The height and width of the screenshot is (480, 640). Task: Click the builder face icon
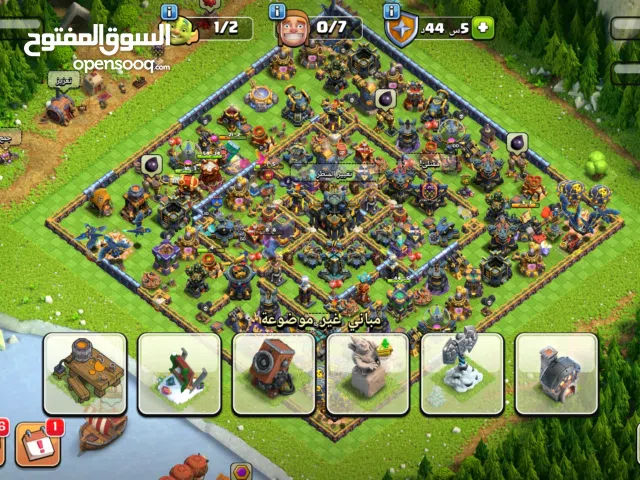click(292, 30)
